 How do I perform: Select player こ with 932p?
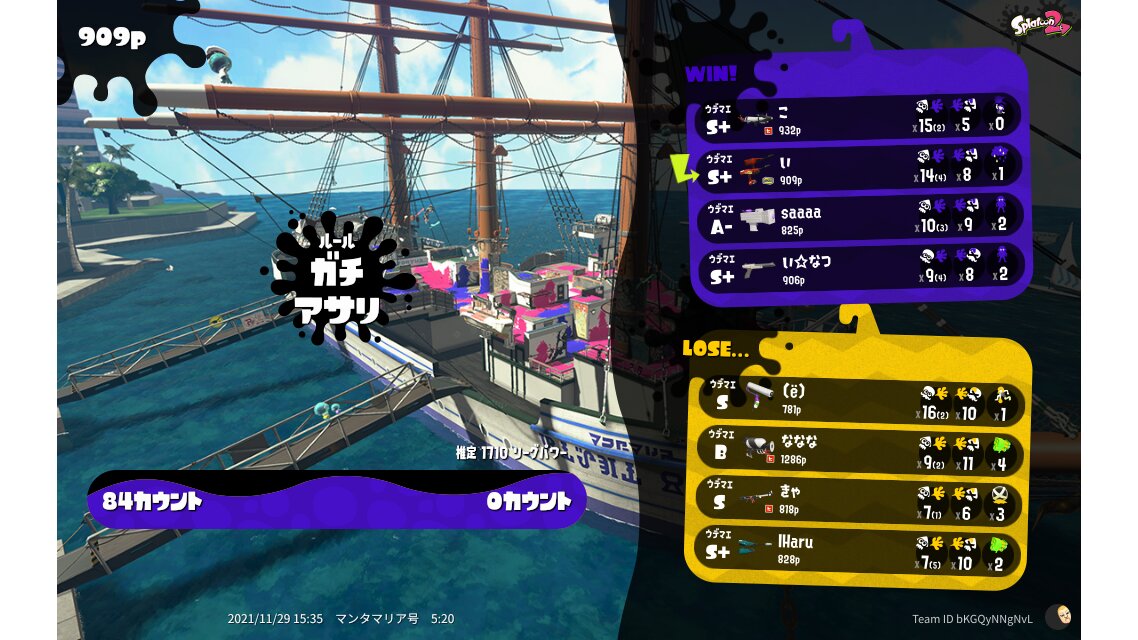point(860,119)
